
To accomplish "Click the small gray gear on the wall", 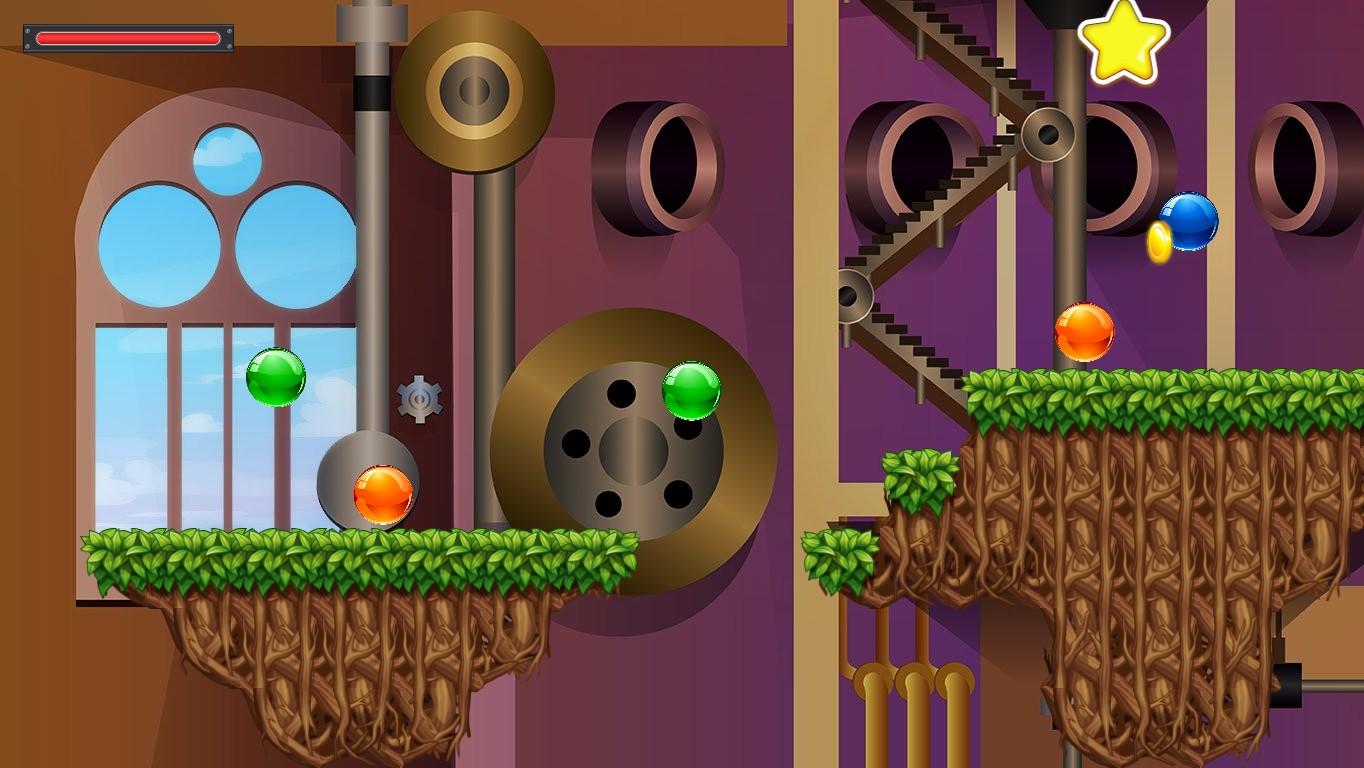I will pyautogui.click(x=420, y=398).
